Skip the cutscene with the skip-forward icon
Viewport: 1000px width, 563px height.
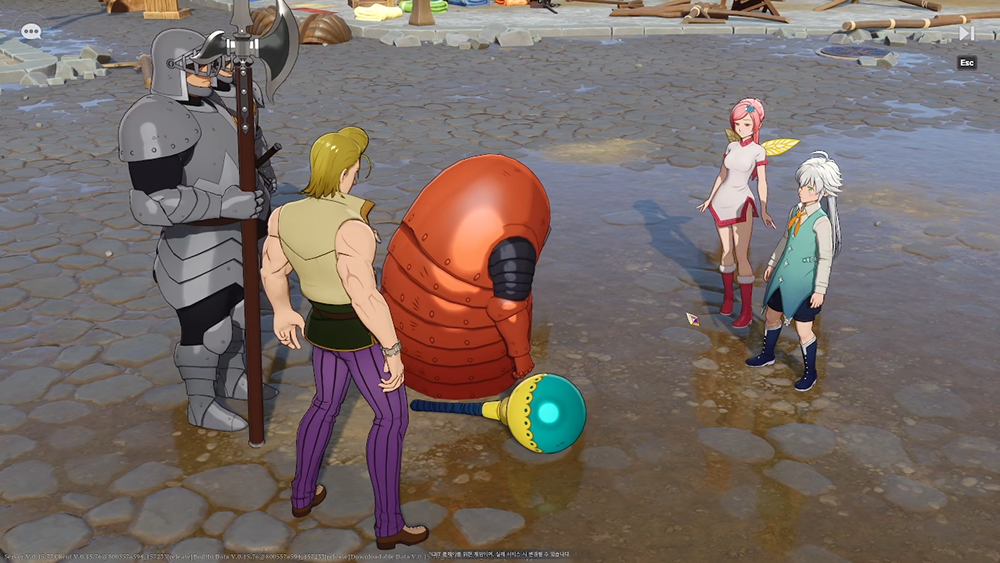pos(966,33)
